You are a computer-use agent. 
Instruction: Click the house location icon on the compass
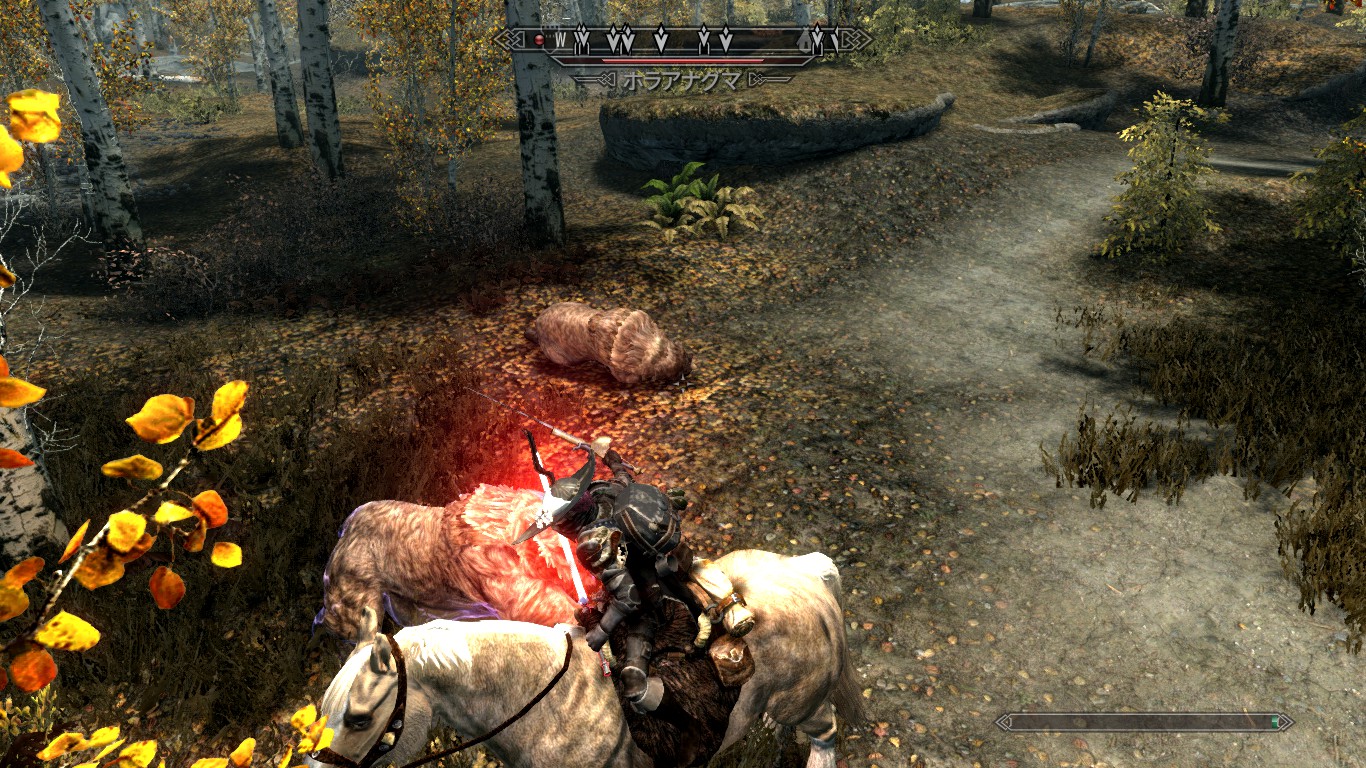coord(804,41)
